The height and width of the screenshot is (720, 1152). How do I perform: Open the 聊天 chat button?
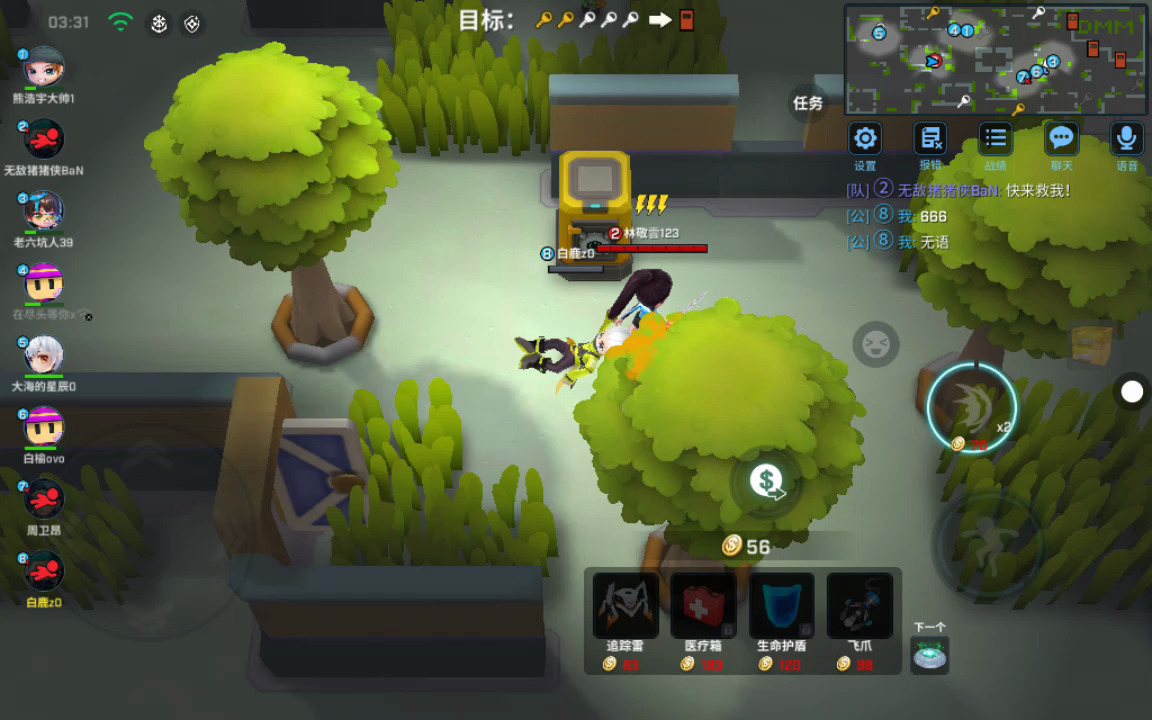click(1061, 139)
